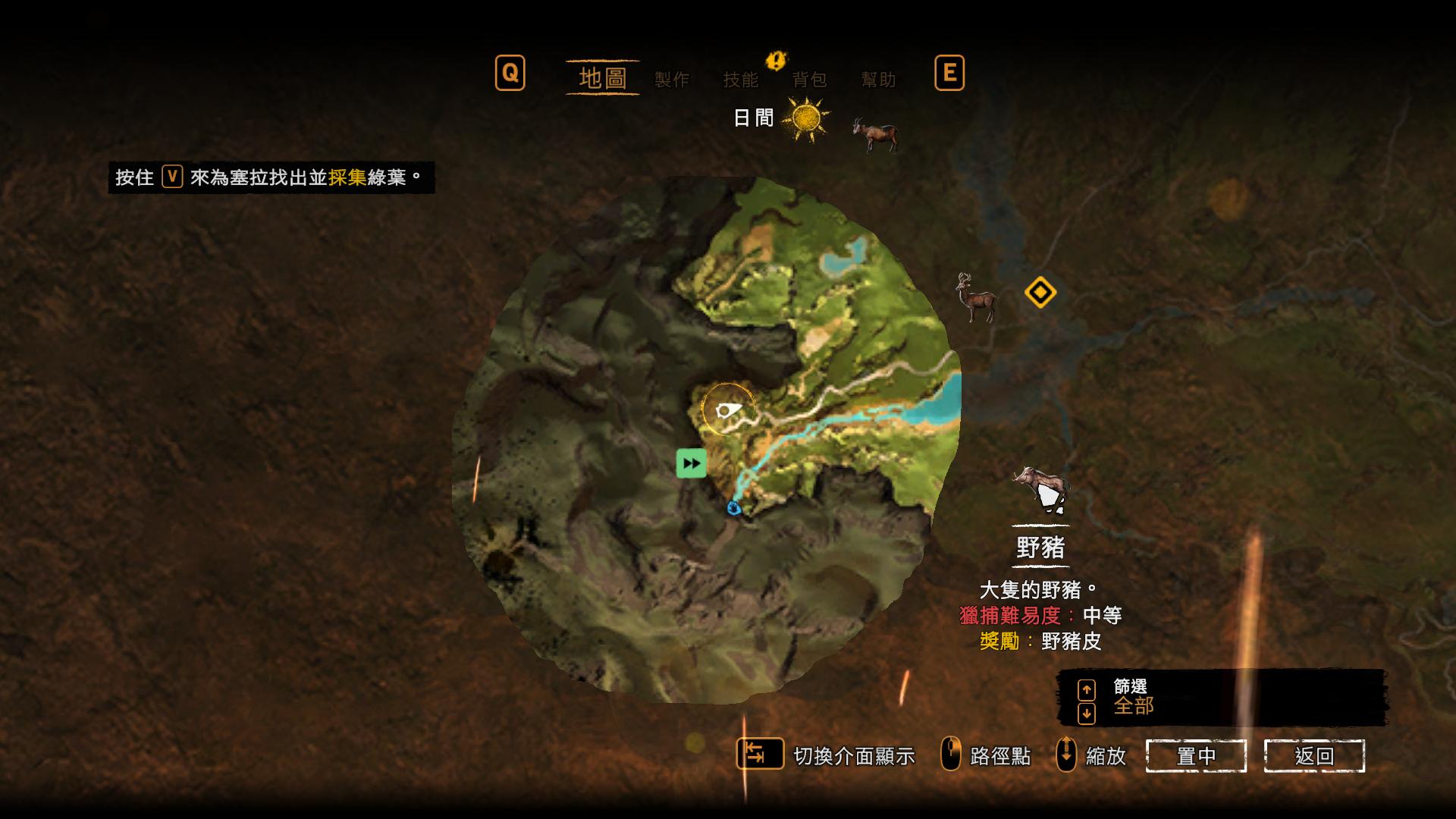
Task: Select the player position arrow on the map
Action: 729,410
